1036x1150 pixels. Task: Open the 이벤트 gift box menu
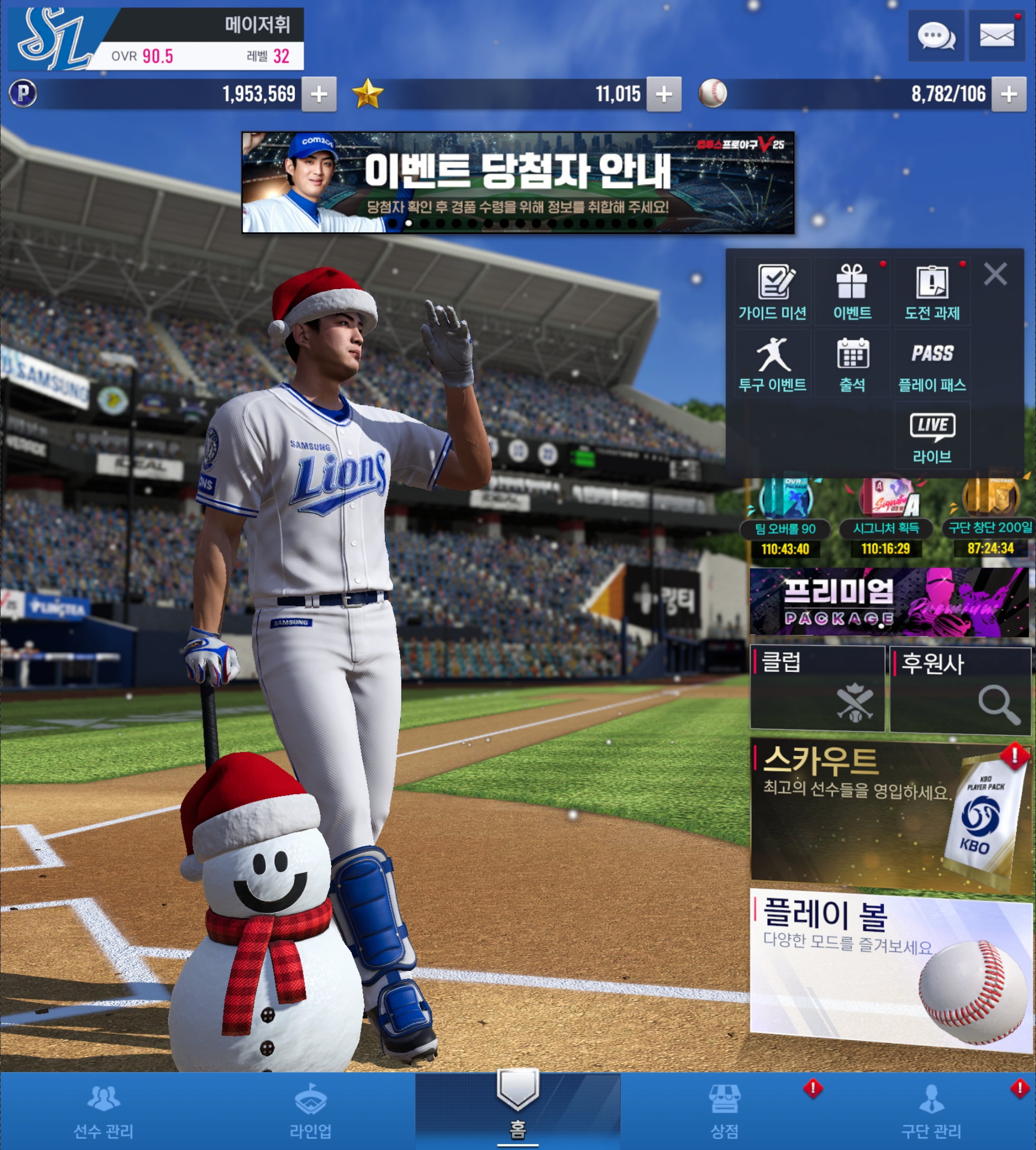852,292
